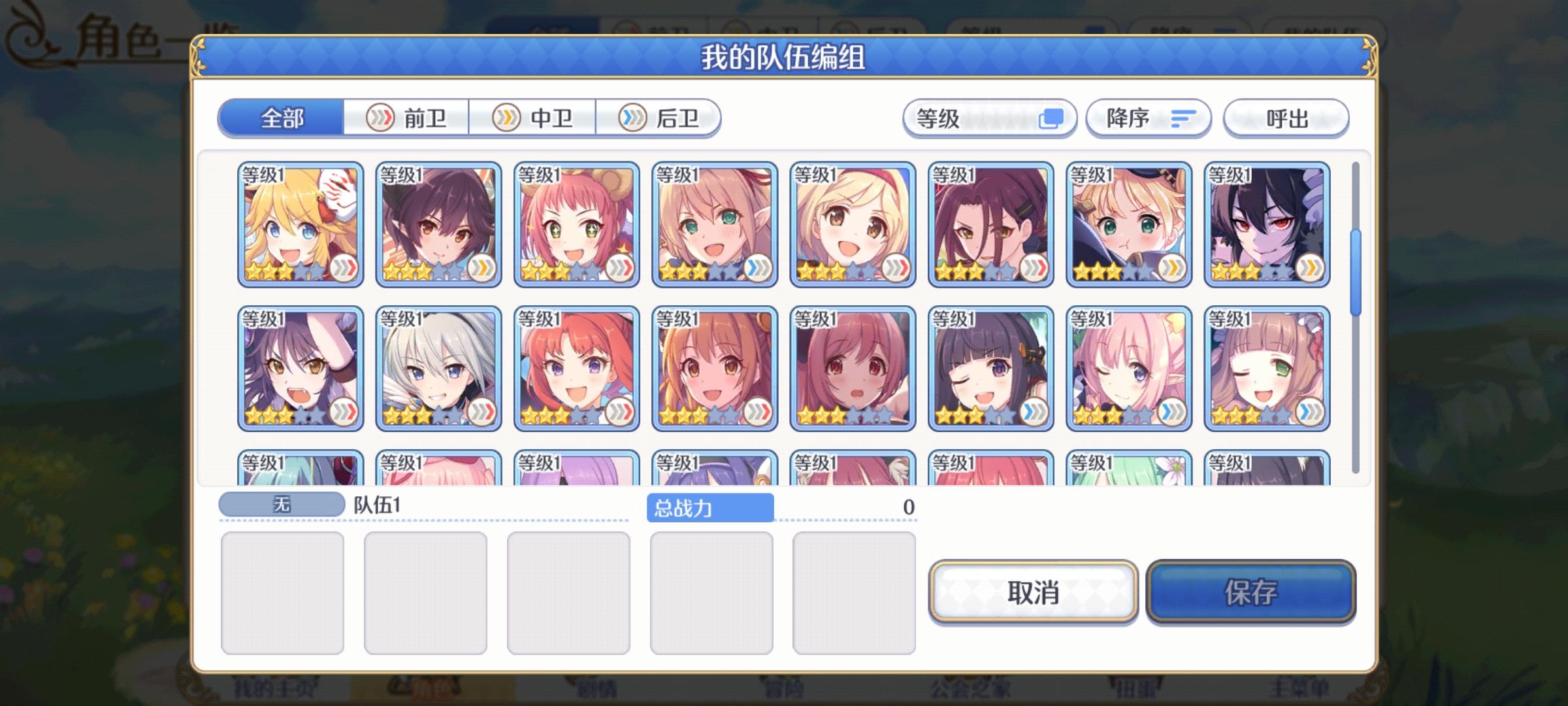Switch to the 全部 tab
This screenshot has height=706, width=1568.
[281, 118]
